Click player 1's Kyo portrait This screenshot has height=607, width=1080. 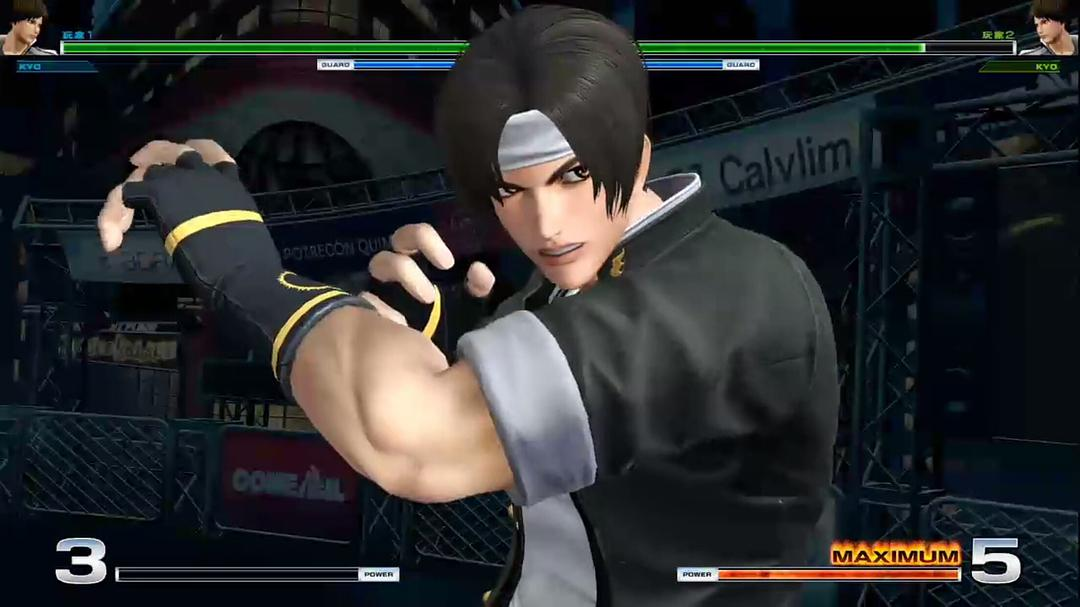27,27
